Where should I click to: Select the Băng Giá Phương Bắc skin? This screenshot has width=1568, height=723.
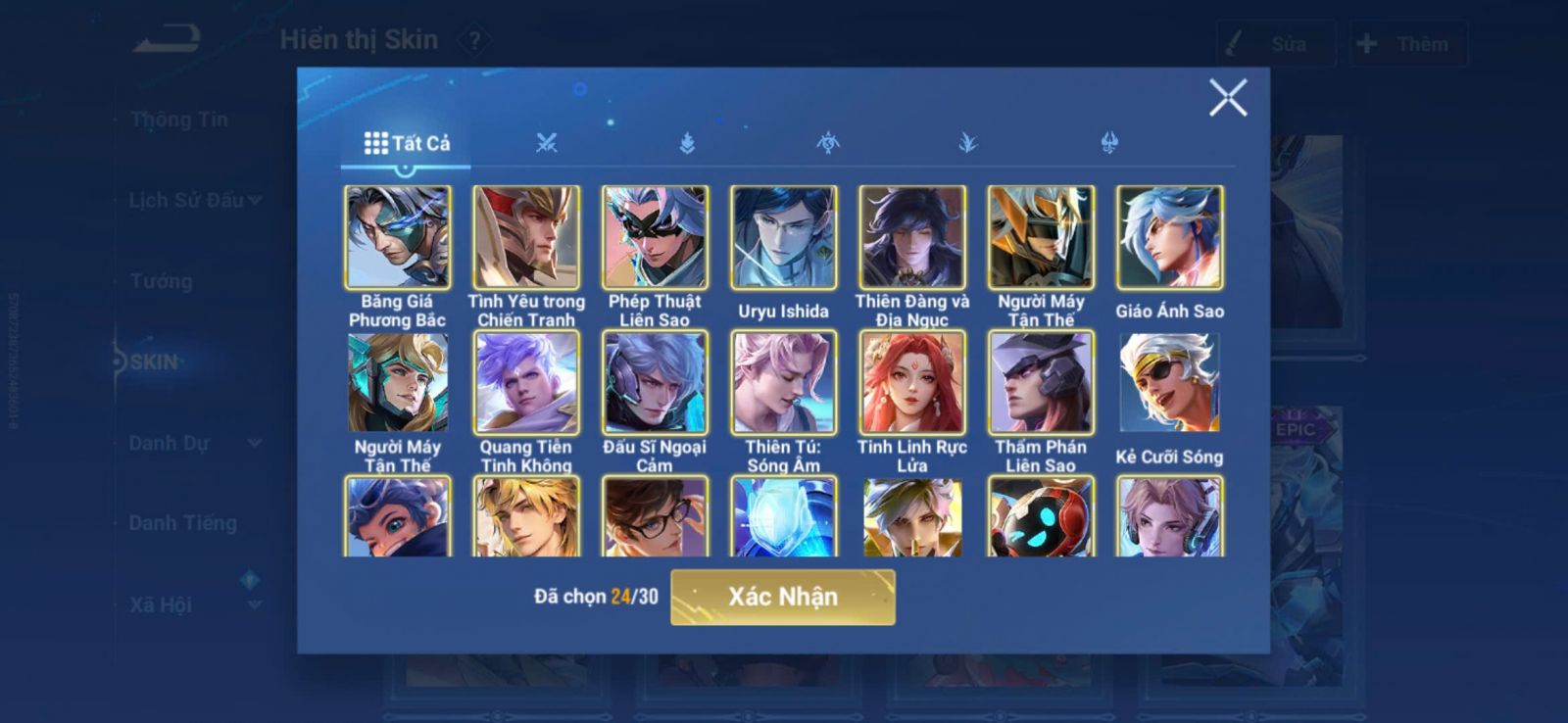(397, 238)
